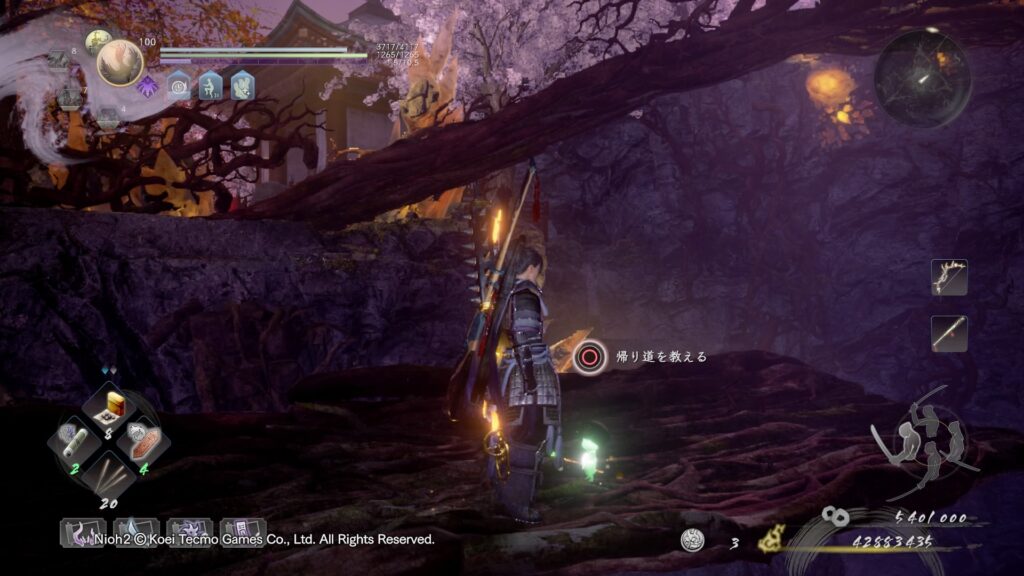The width and height of the screenshot is (1024, 576).
Task: Equip the bow ranged weapon slot
Action: [x=949, y=277]
